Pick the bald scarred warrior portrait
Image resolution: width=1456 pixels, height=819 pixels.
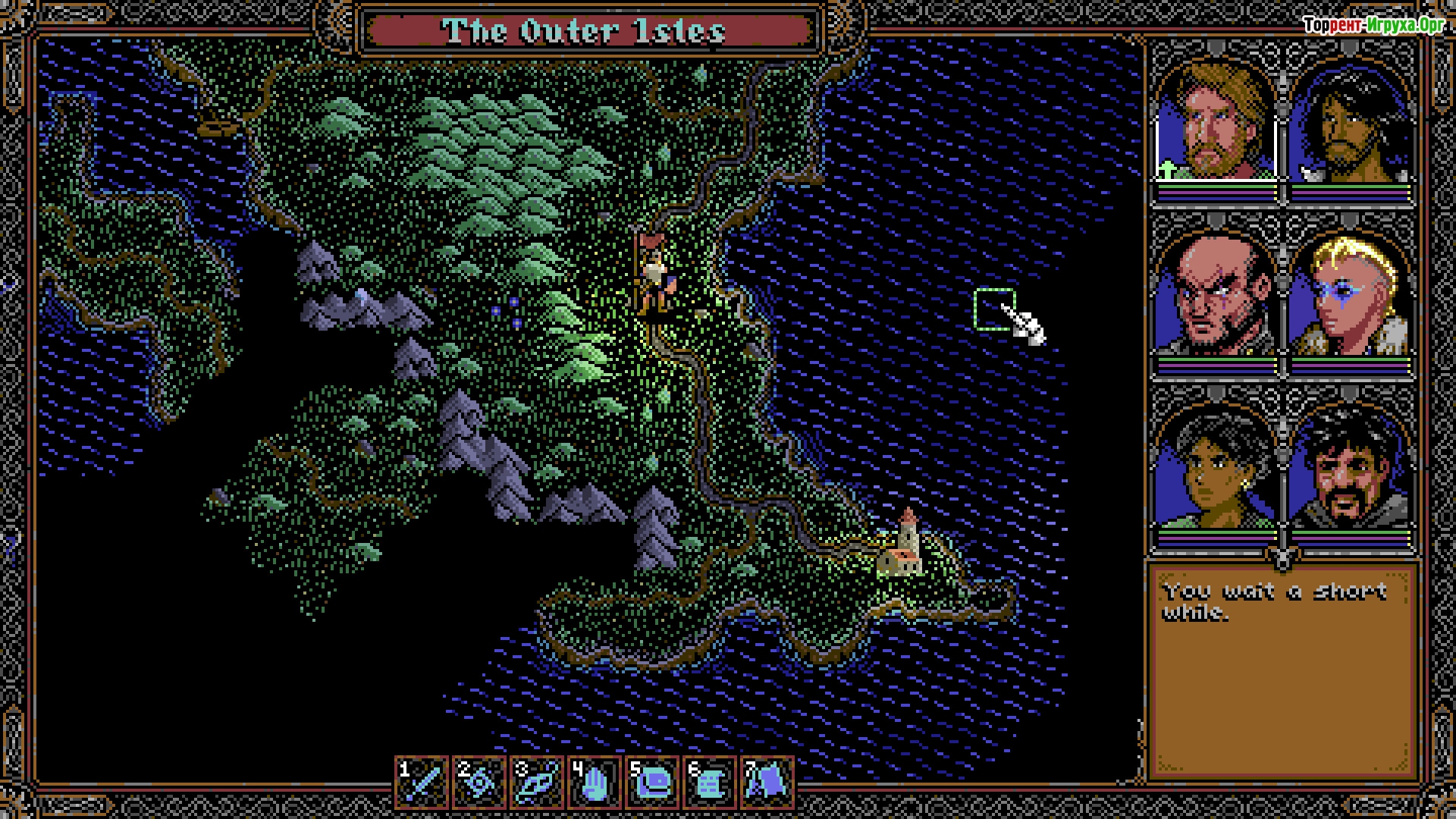pos(1216,296)
